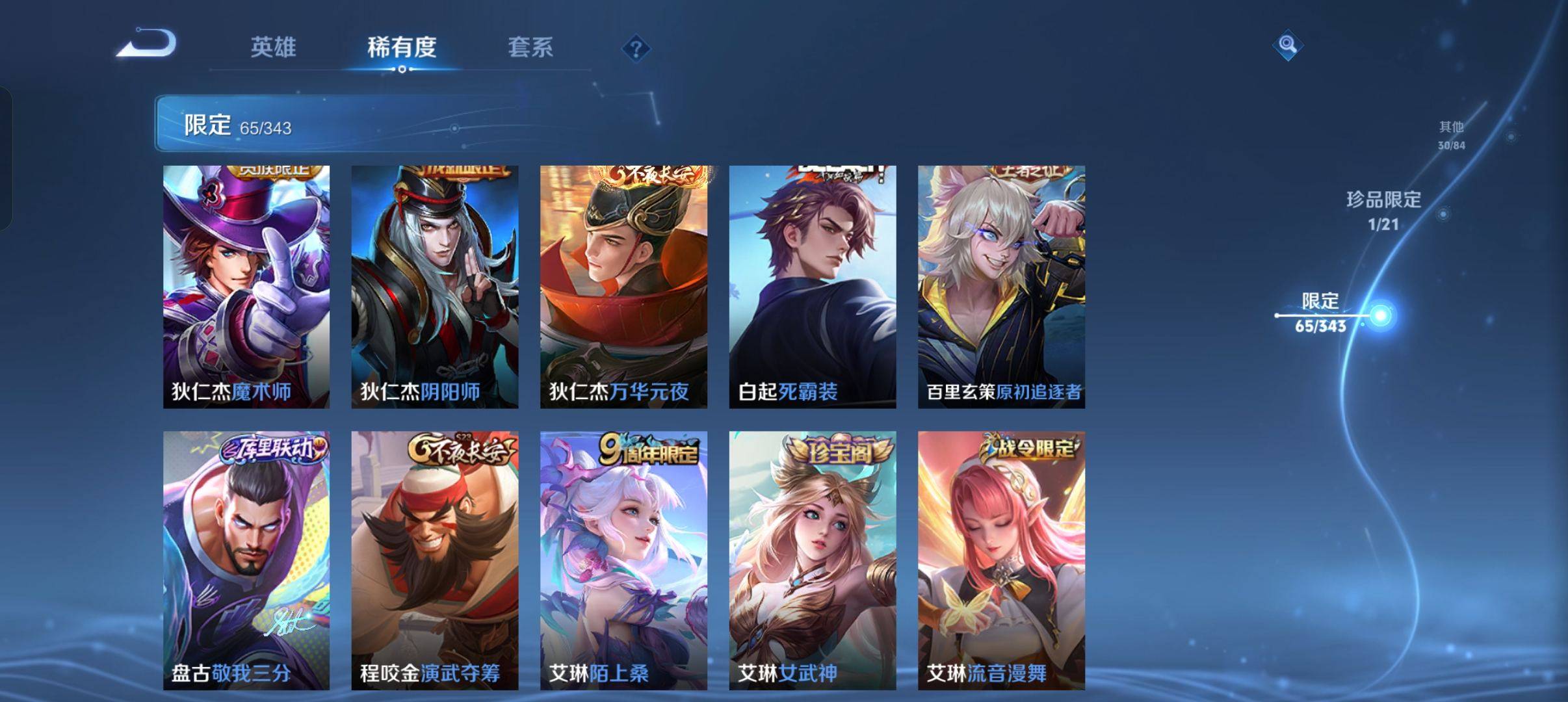Select the 限定 65/343 timeline node
The width and height of the screenshot is (1568, 702).
pyautogui.click(x=1379, y=316)
